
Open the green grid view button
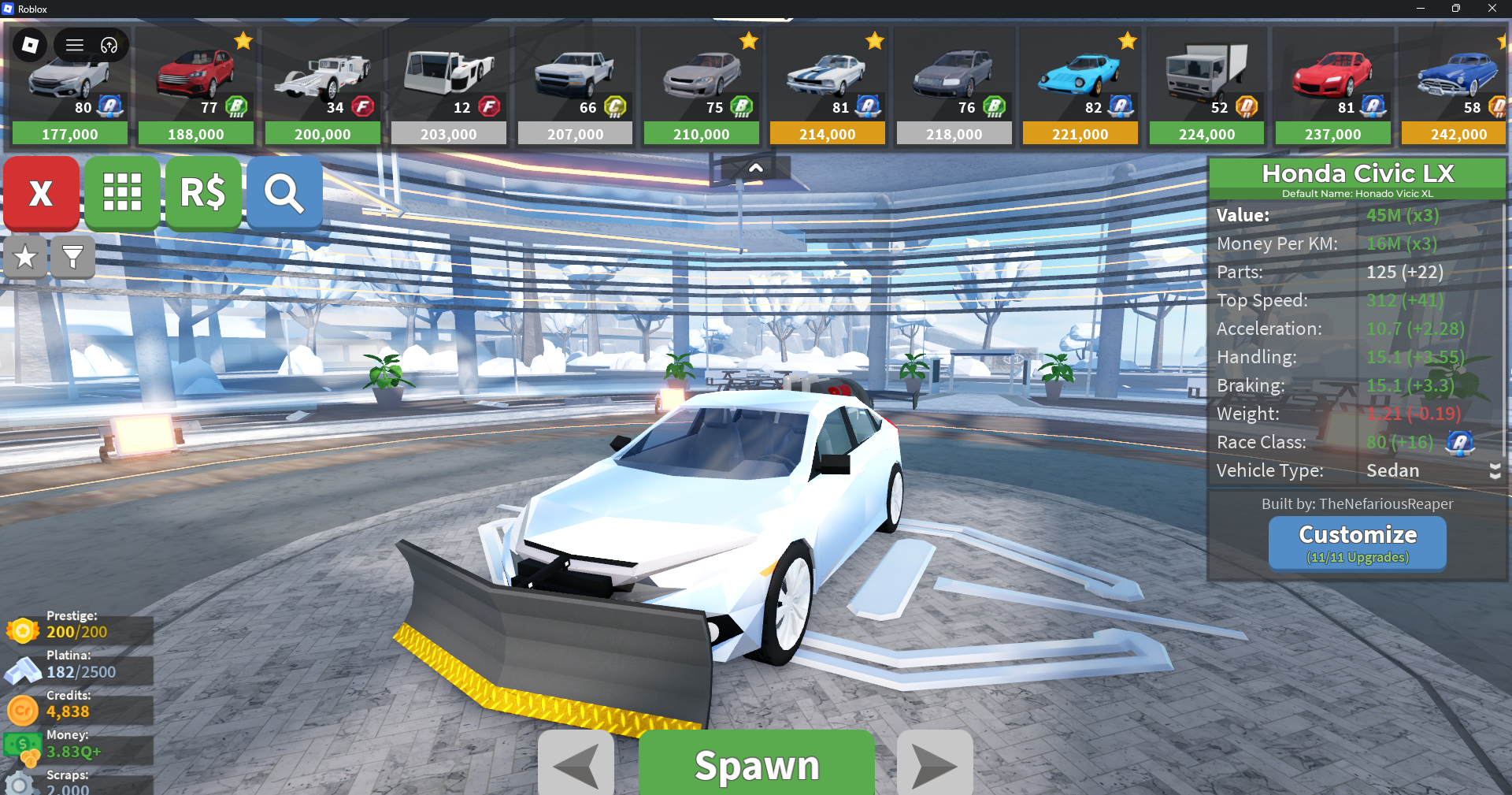coord(122,193)
